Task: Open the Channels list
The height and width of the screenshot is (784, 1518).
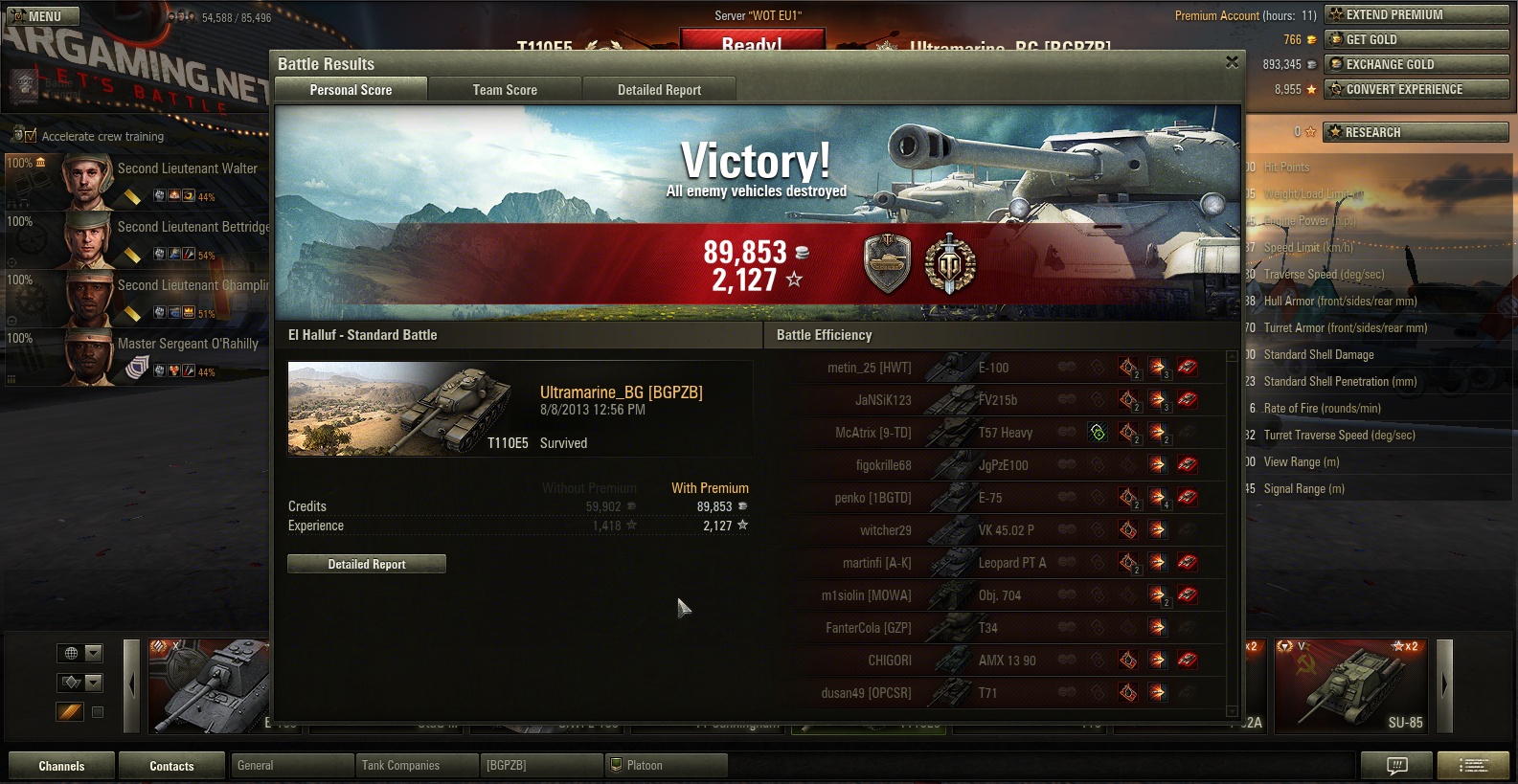Action: click(x=61, y=766)
